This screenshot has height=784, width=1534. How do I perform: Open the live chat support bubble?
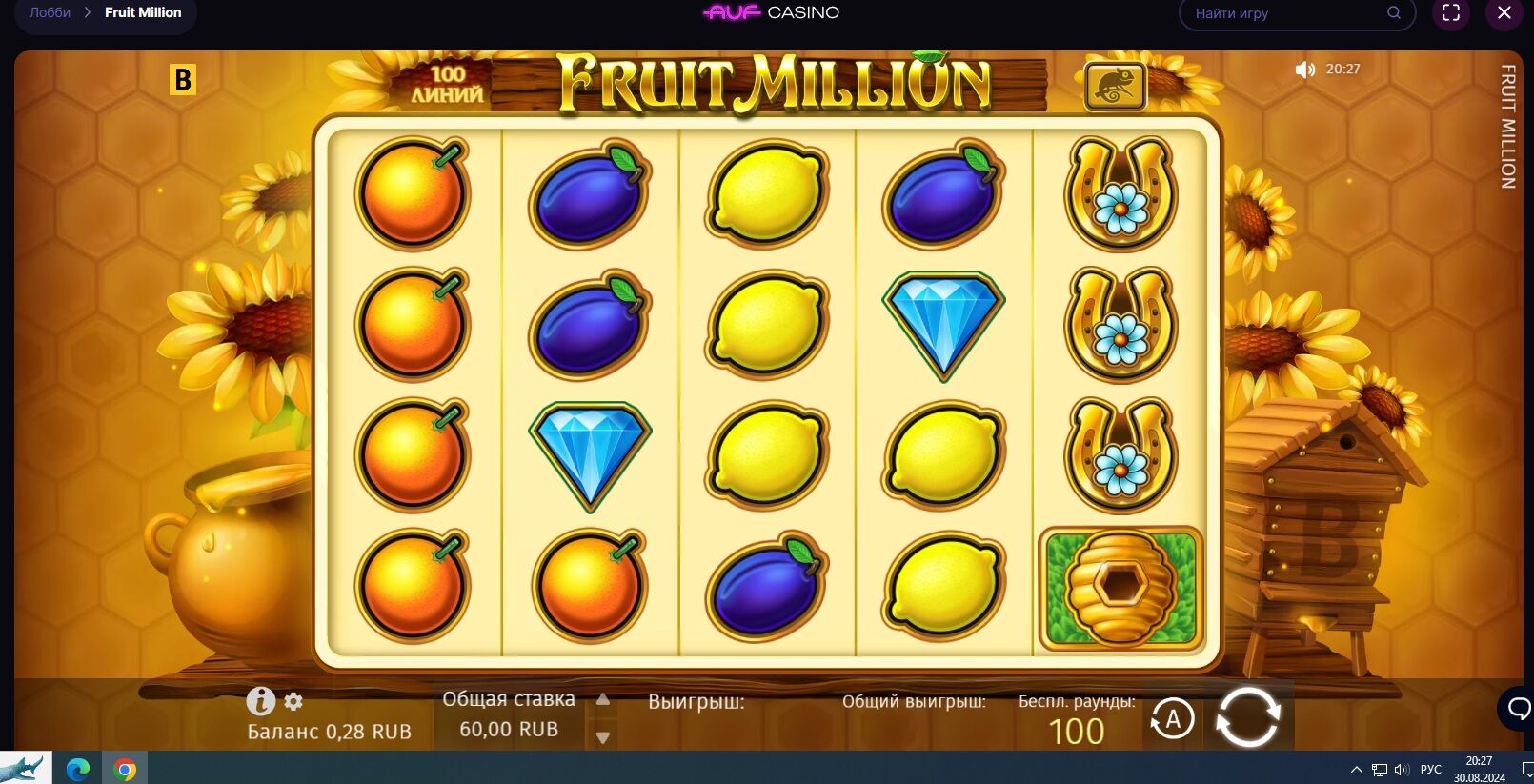pyautogui.click(x=1518, y=709)
